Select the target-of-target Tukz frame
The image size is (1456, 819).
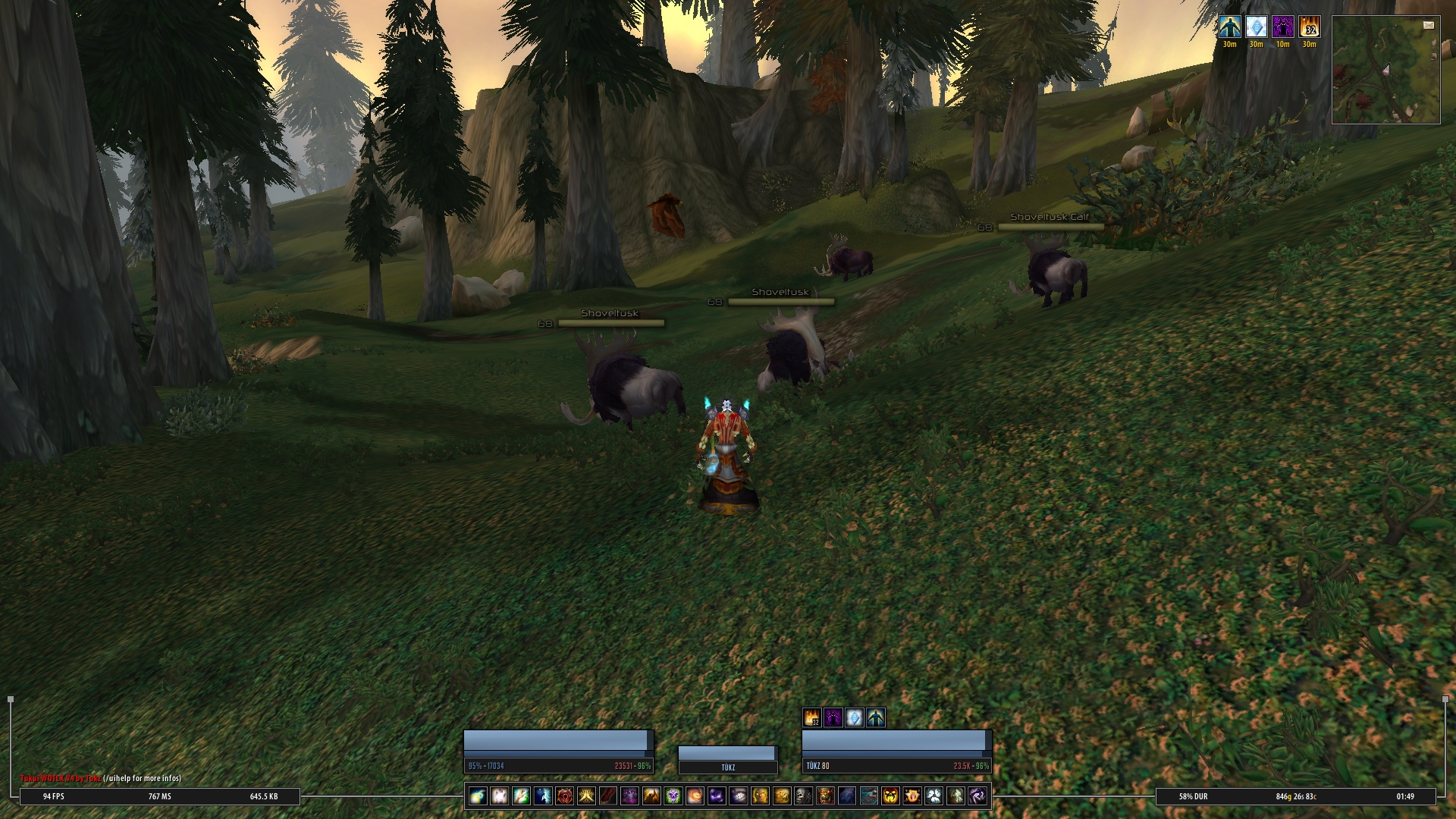click(728, 759)
